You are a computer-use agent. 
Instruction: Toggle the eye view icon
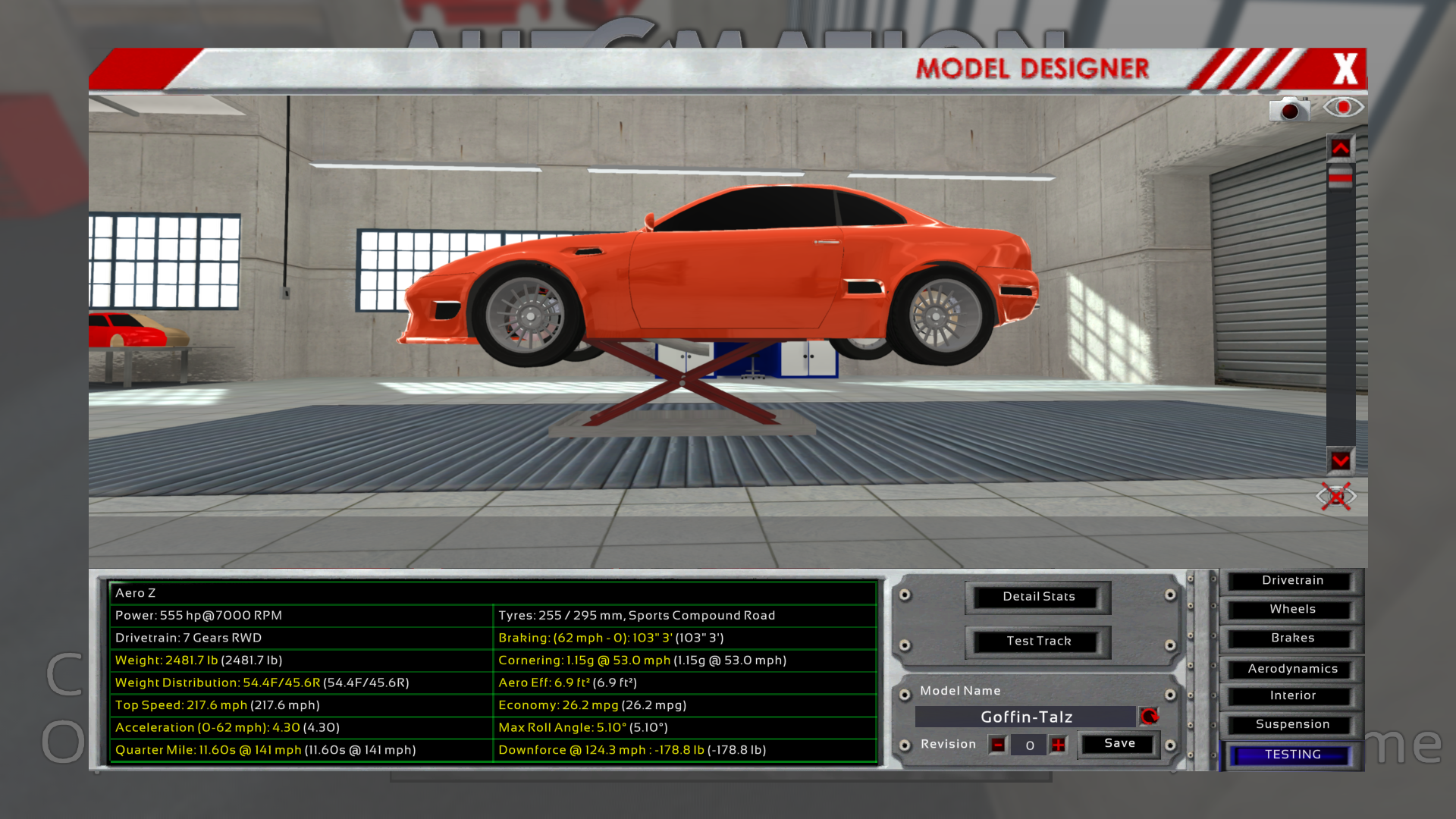click(x=1343, y=107)
